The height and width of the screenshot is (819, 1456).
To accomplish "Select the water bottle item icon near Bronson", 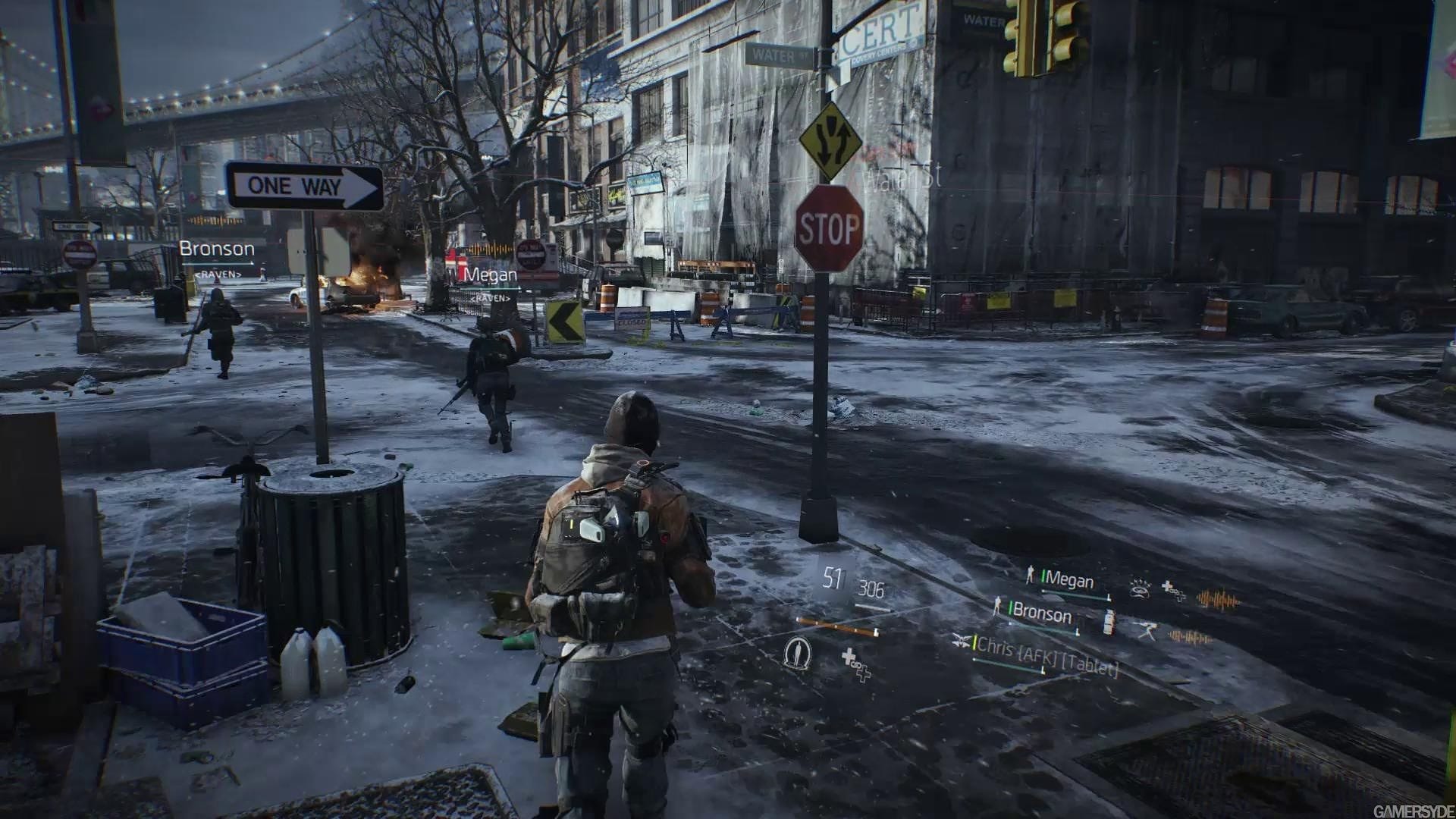I will [x=1109, y=620].
